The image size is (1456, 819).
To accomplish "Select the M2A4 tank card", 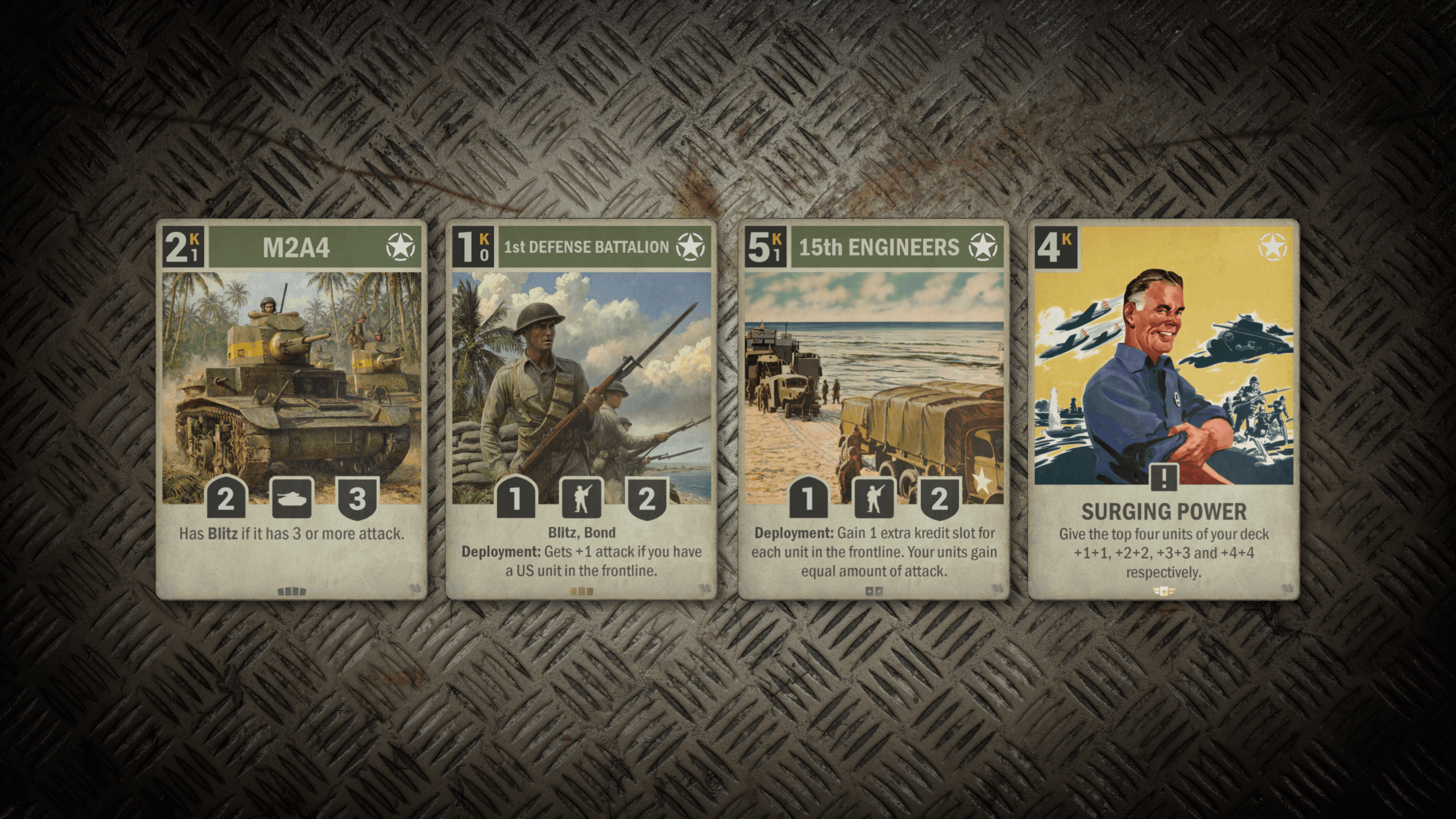I will (291, 409).
